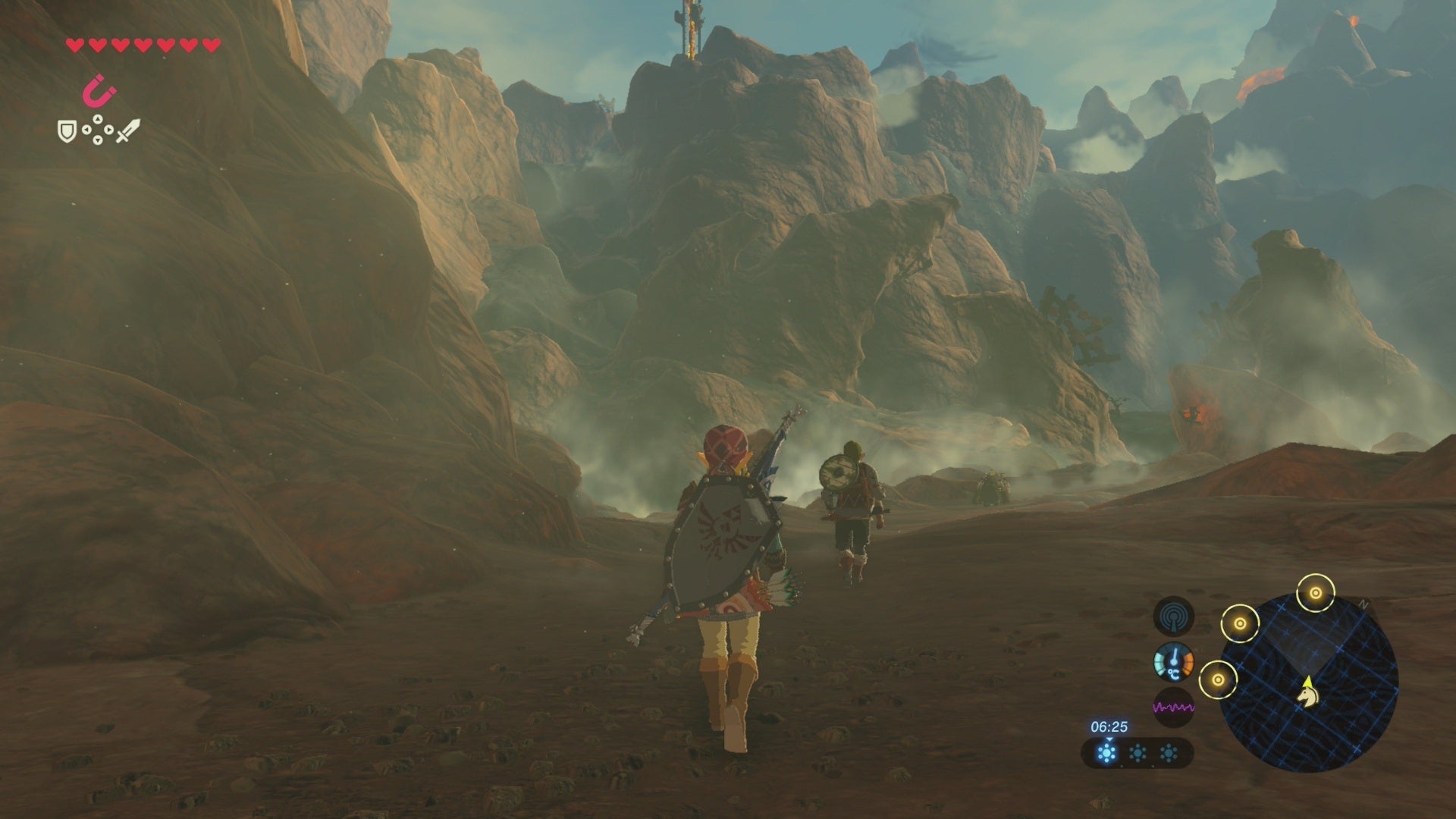Adjust the temperature dial toward the orange zone
Screen dimensions: 1456x819
1191,663
